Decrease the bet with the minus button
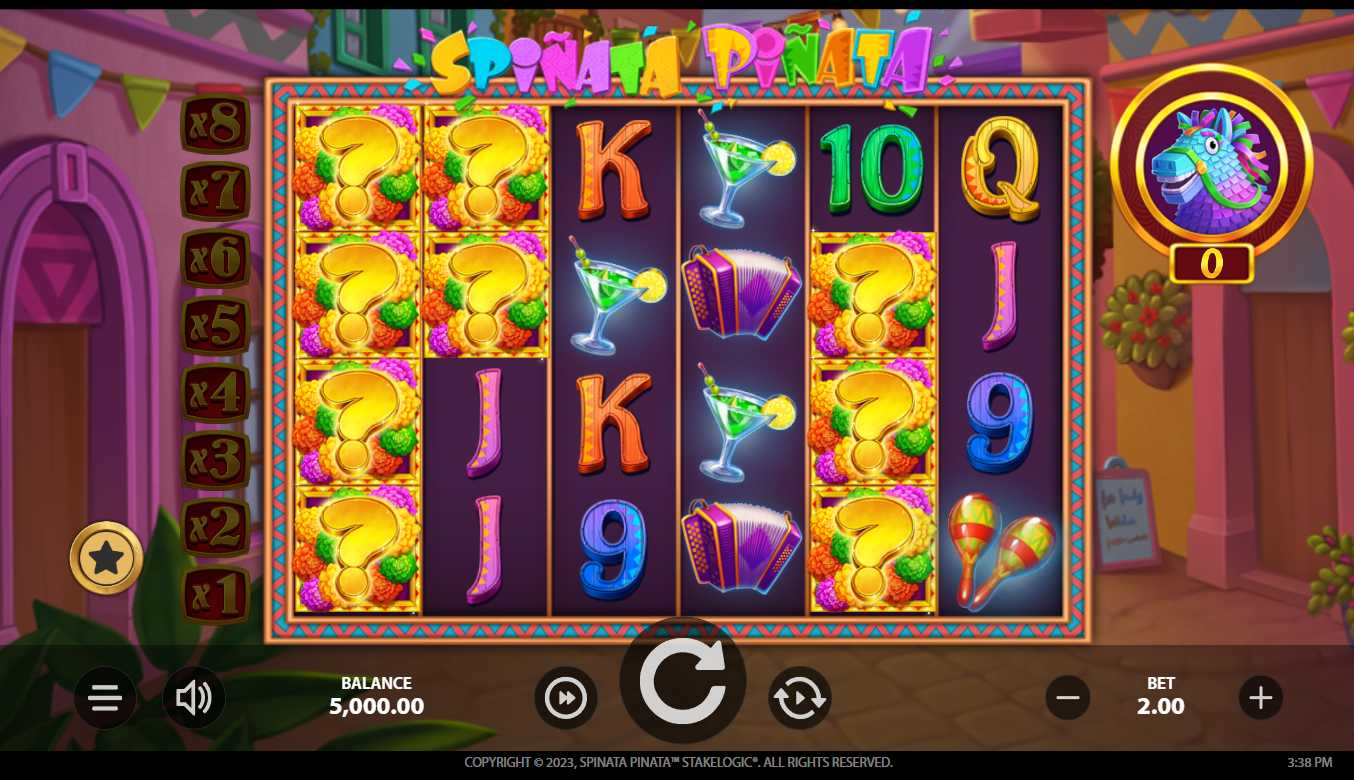 pyautogui.click(x=1068, y=698)
